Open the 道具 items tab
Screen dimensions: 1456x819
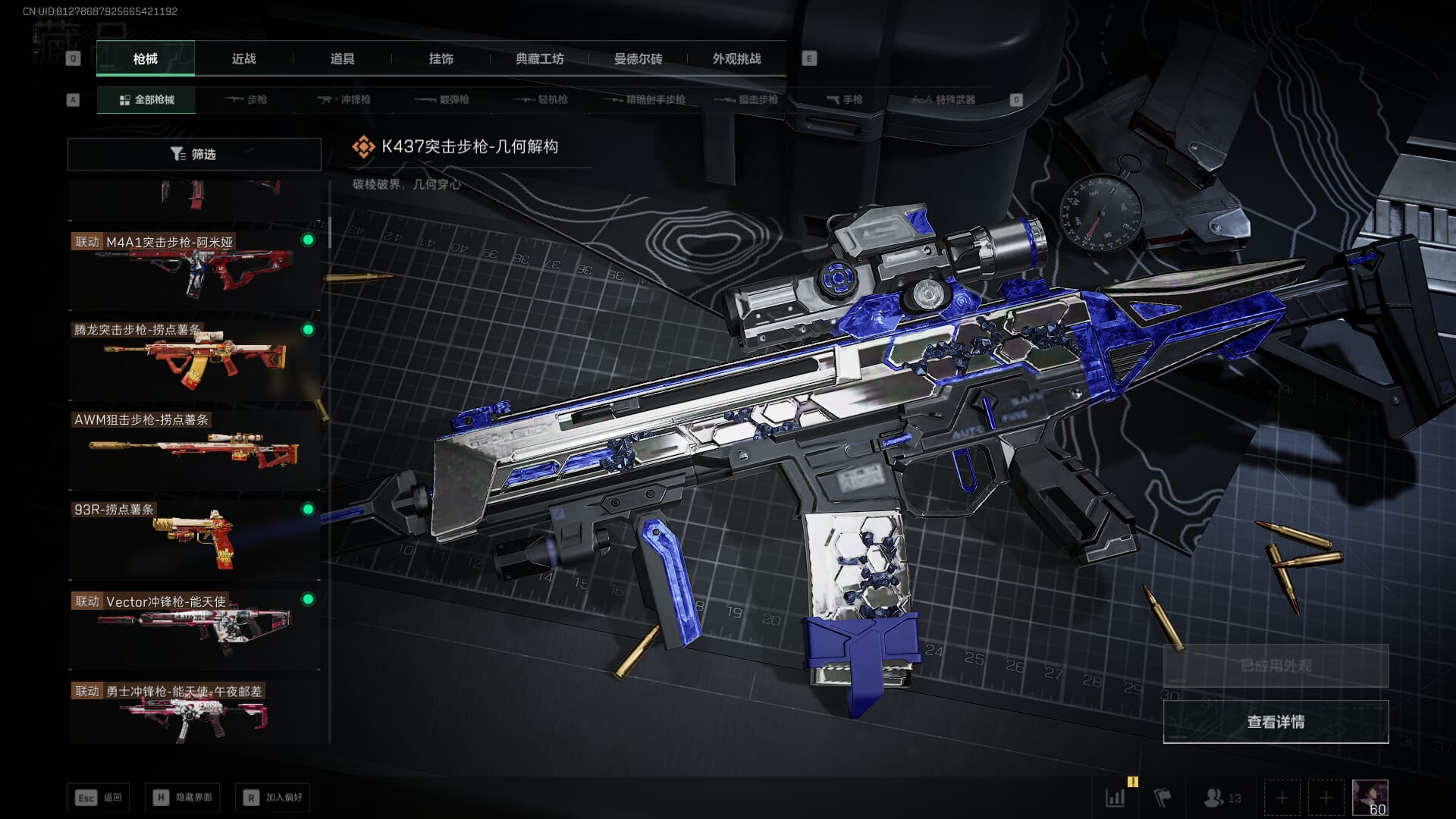[x=342, y=59]
